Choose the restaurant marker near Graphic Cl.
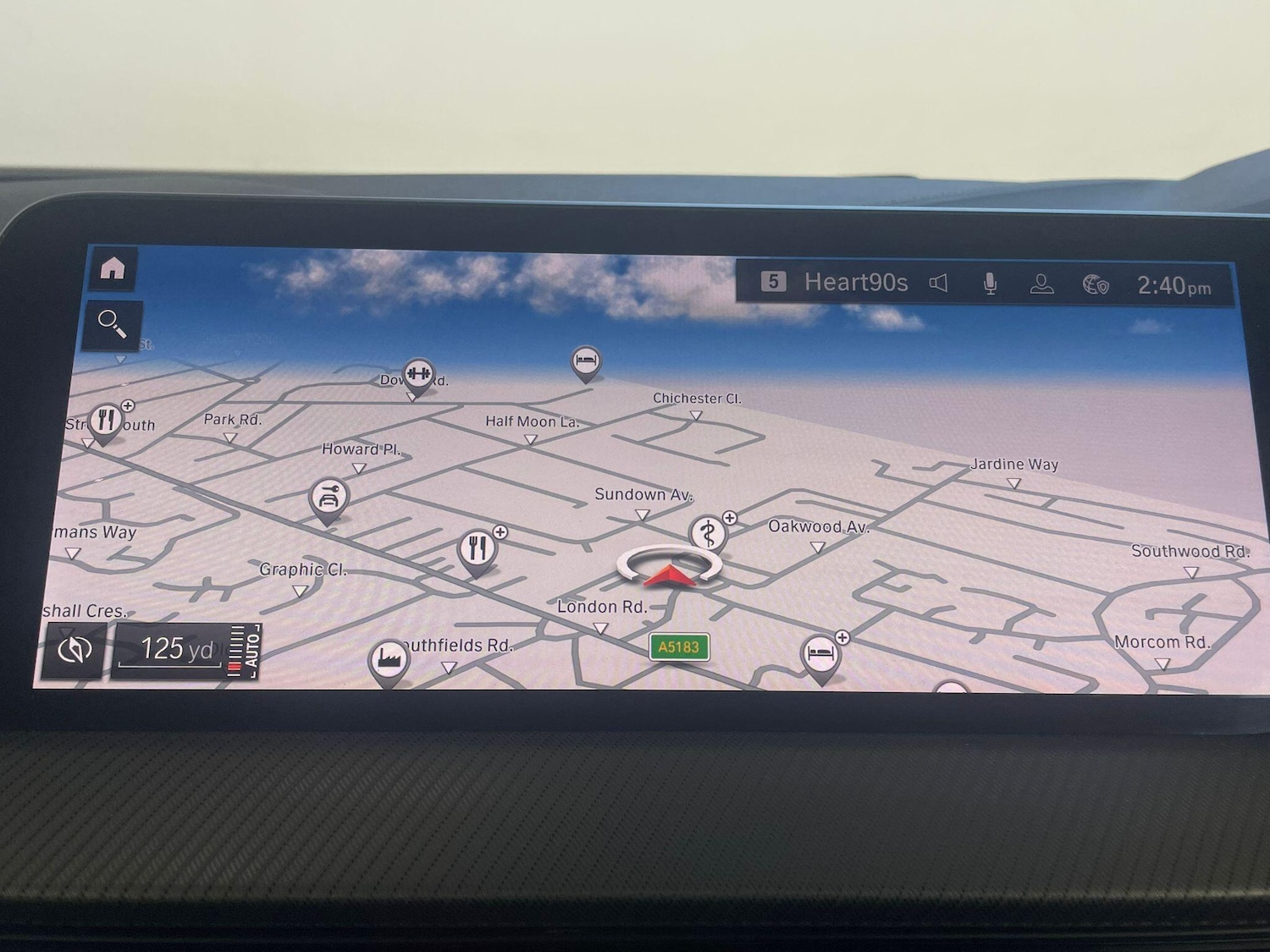1270x952 pixels. pos(478,548)
